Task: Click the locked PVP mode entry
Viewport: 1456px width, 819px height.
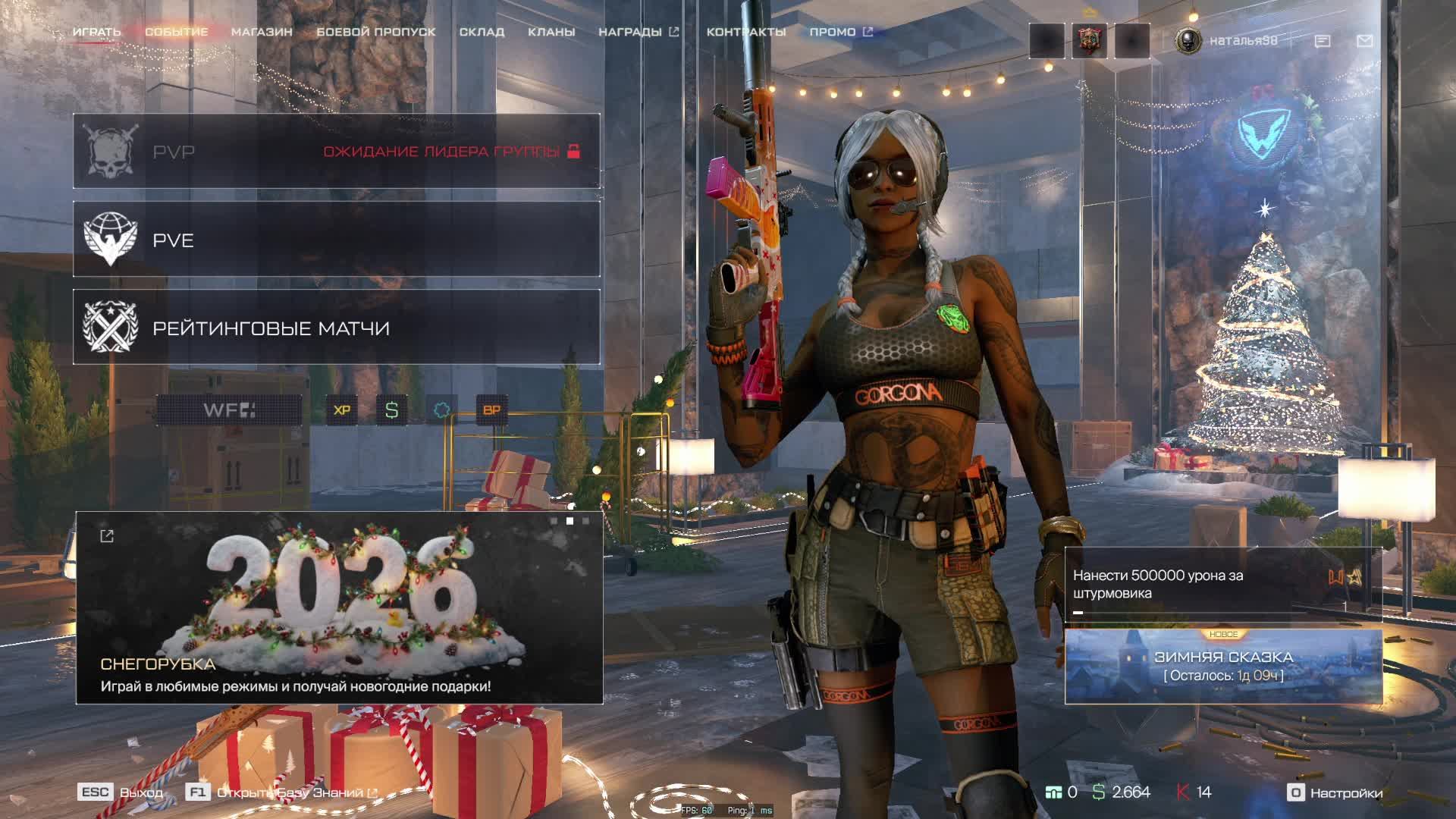Action: click(x=337, y=152)
